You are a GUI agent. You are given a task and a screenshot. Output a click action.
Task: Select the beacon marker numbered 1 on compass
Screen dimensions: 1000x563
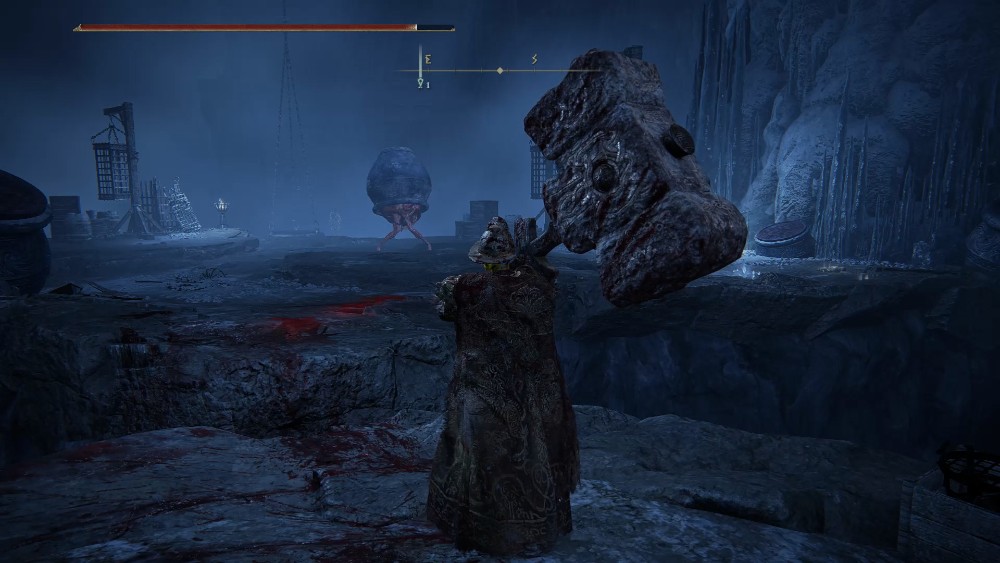coord(421,84)
